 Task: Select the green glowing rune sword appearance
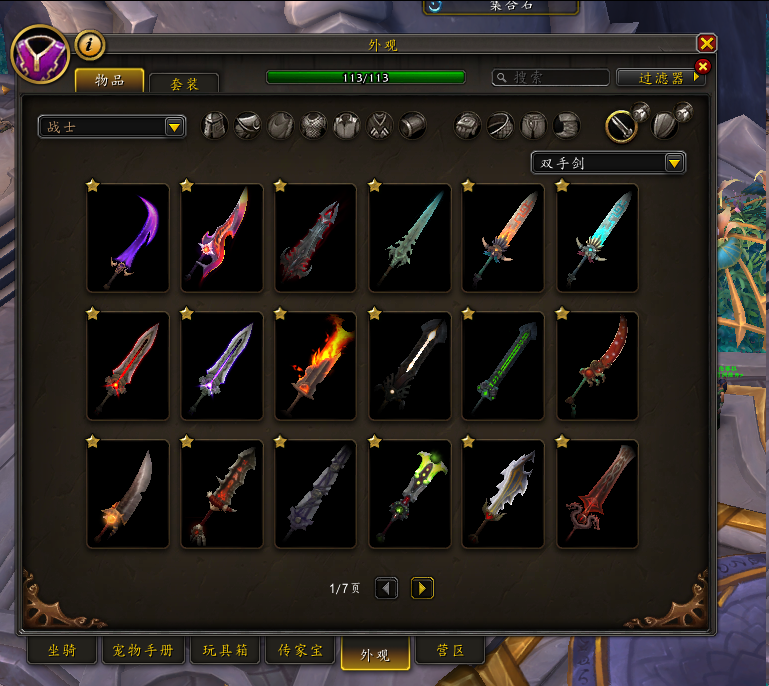pyautogui.click(x=503, y=366)
